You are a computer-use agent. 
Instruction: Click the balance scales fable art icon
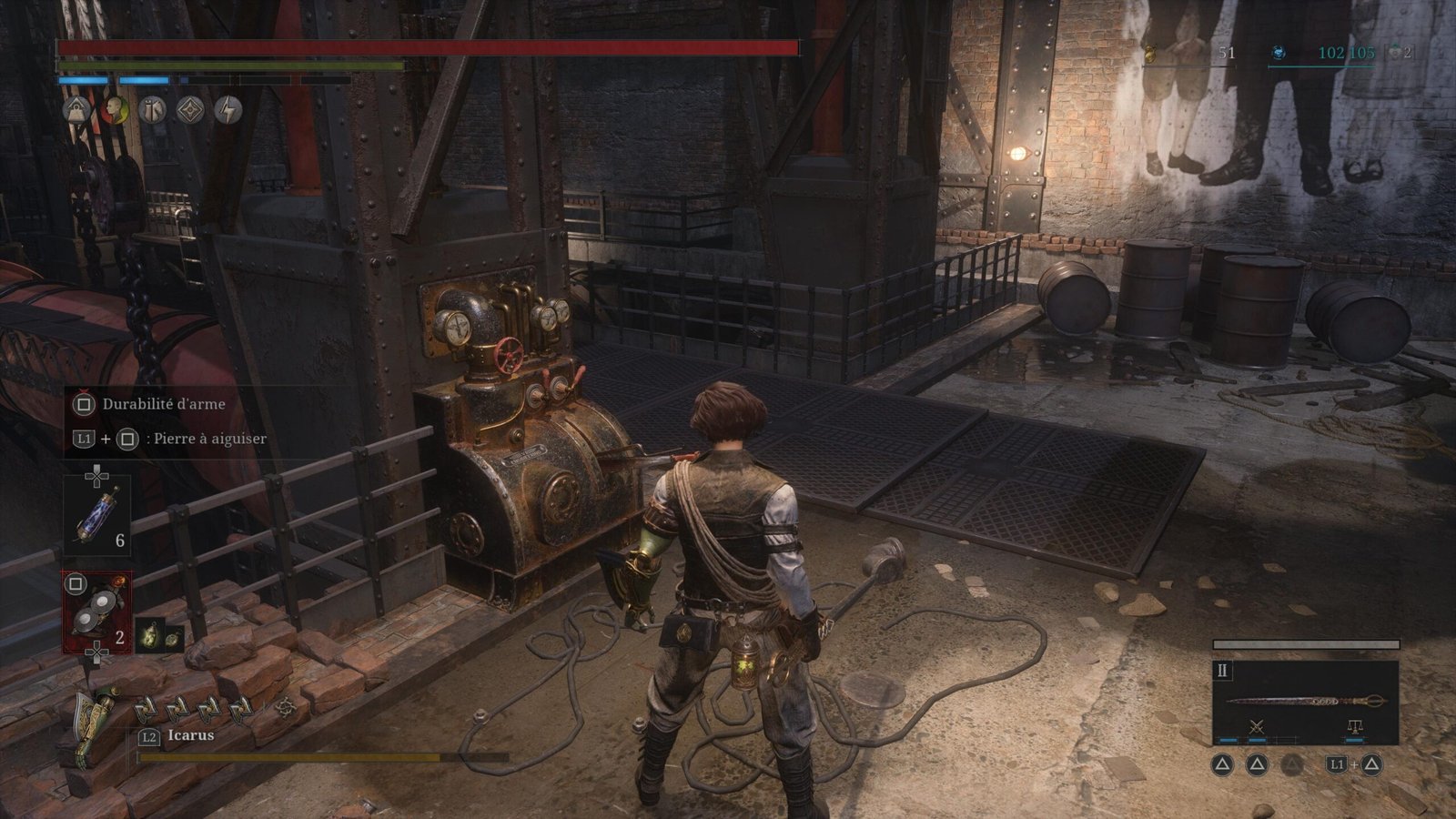(x=1354, y=726)
